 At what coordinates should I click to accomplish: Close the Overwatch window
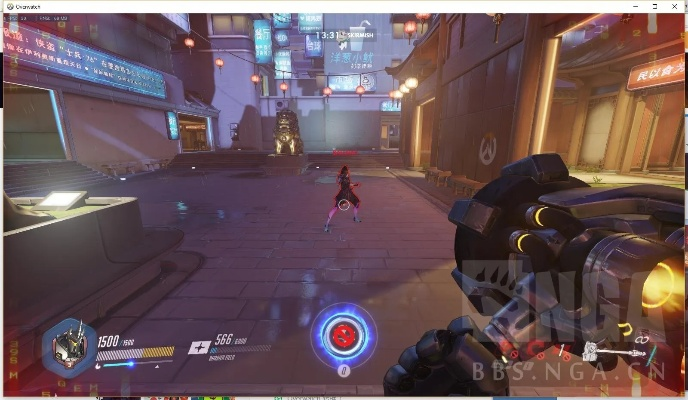click(675, 6)
